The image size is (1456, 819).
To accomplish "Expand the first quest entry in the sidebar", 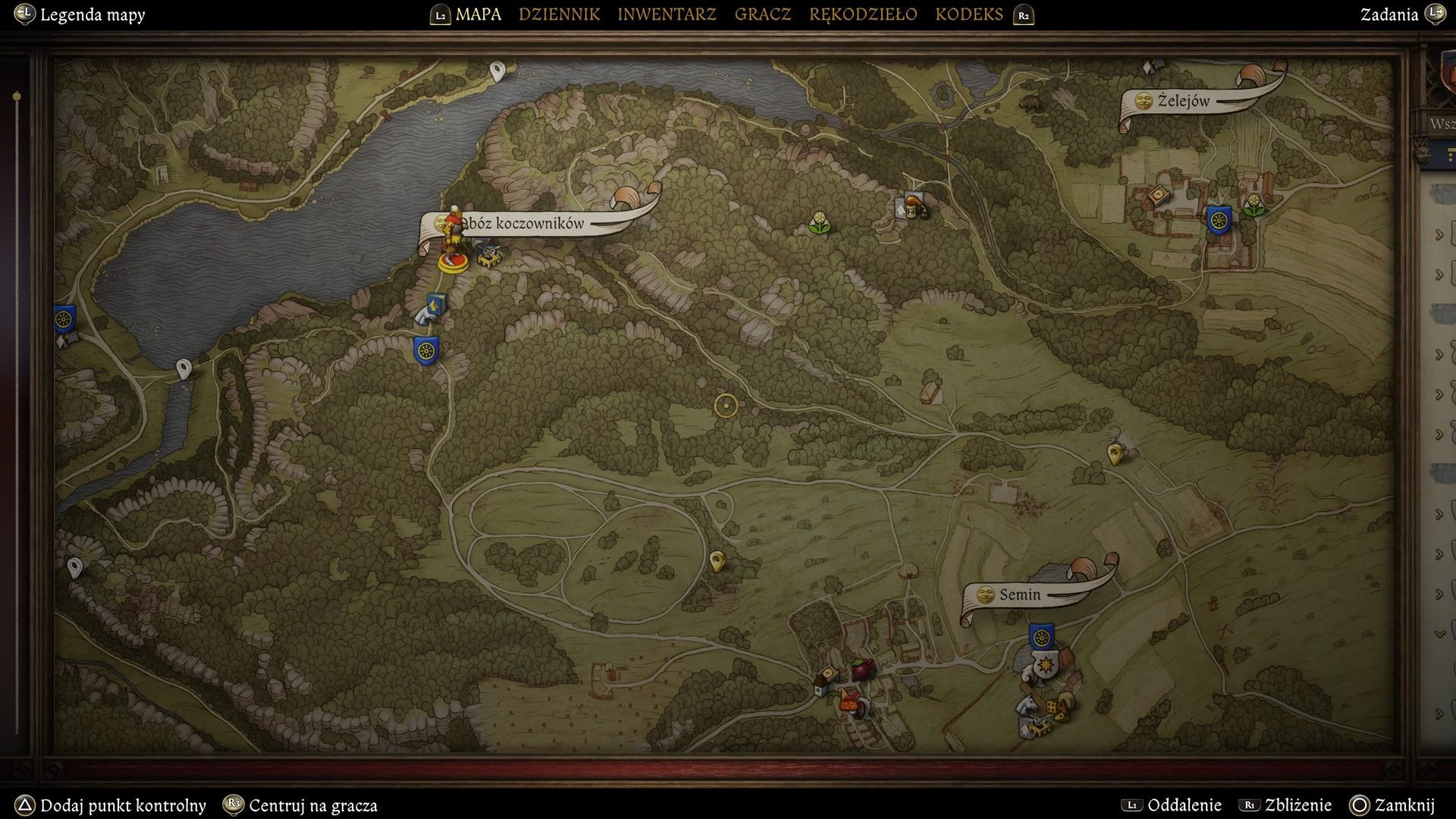I will point(1439,235).
